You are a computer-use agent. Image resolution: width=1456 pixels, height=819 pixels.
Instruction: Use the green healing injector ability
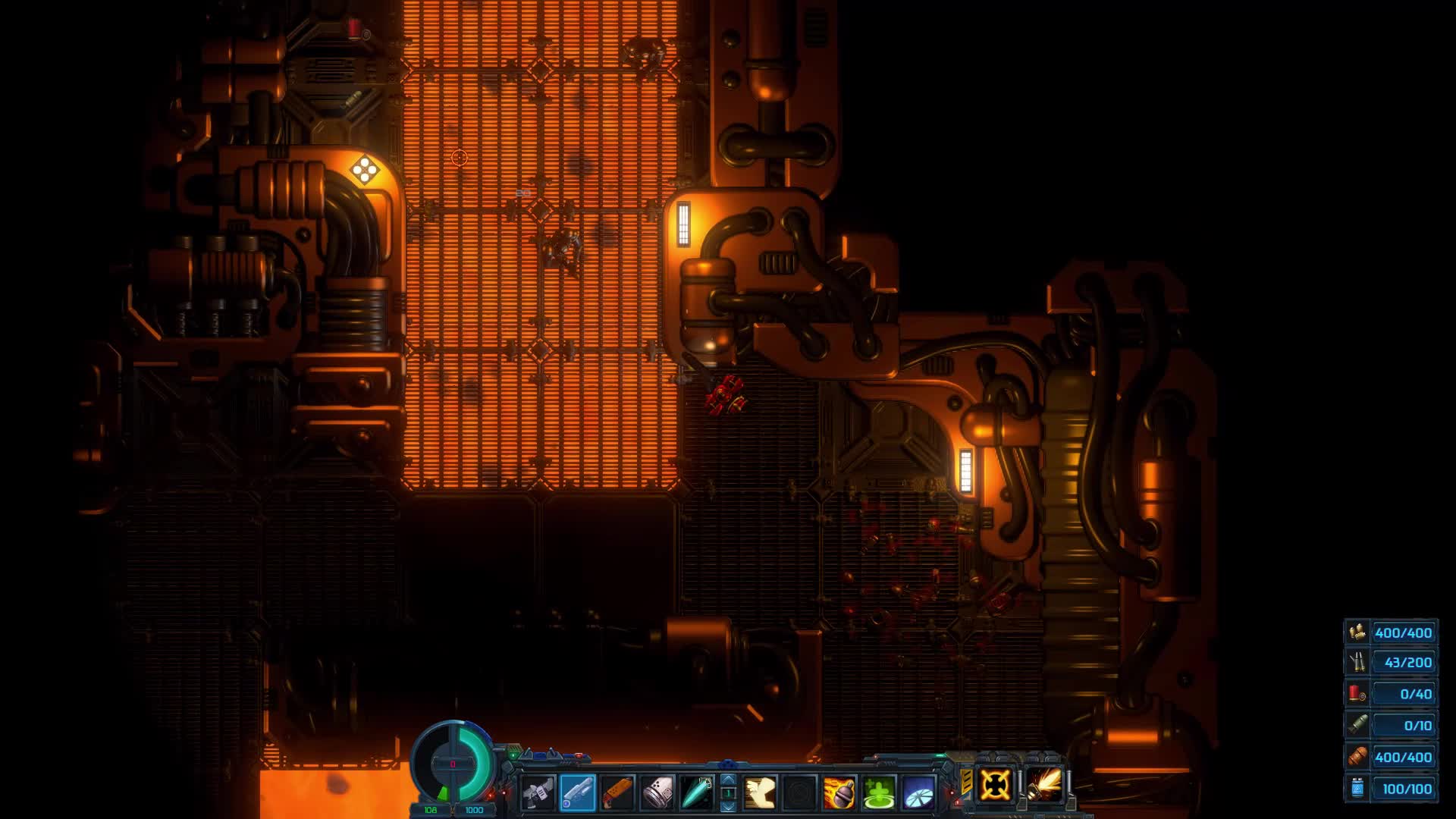878,792
